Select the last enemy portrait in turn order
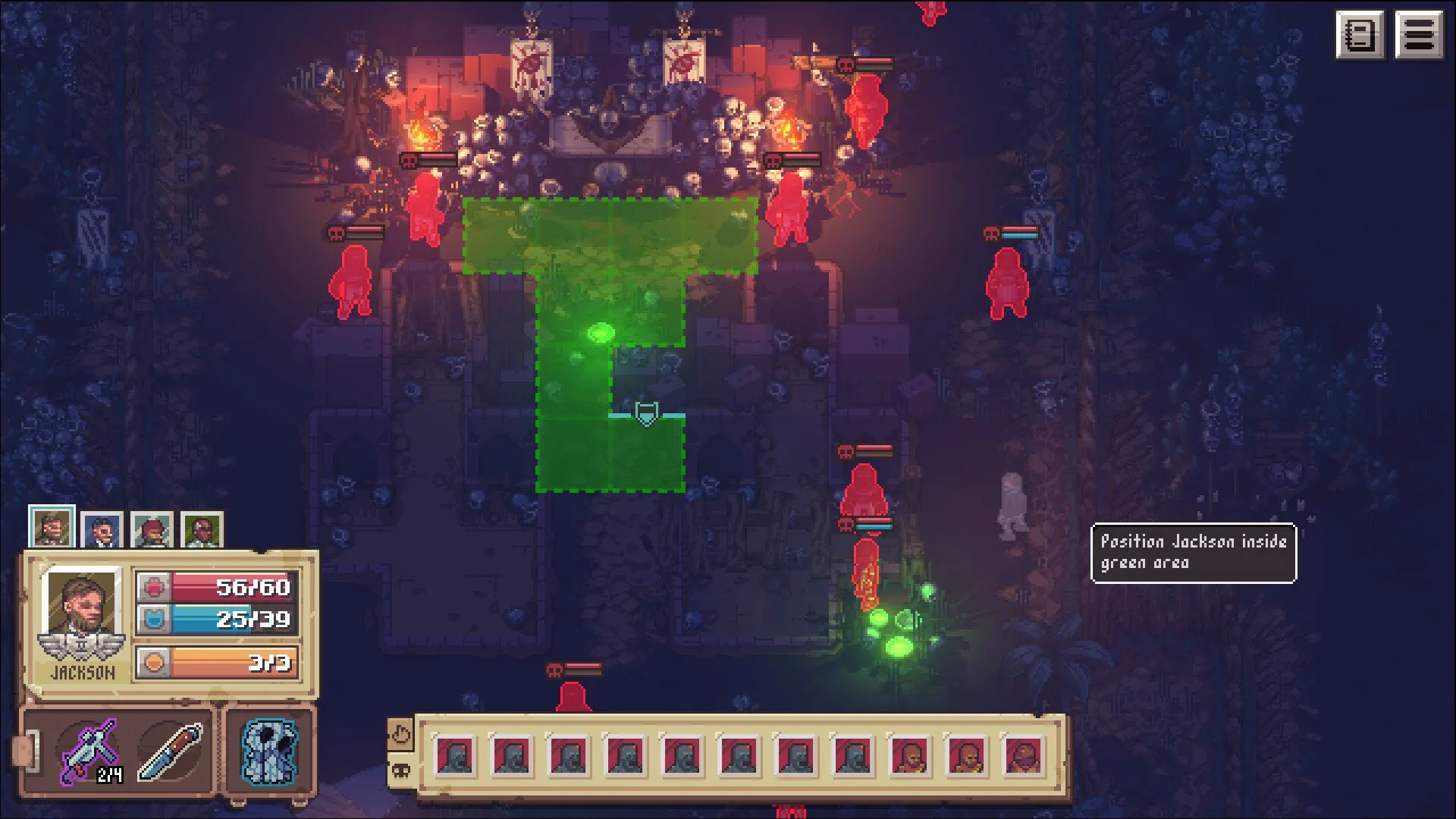Viewport: 1456px width, 819px height. 1023,756
